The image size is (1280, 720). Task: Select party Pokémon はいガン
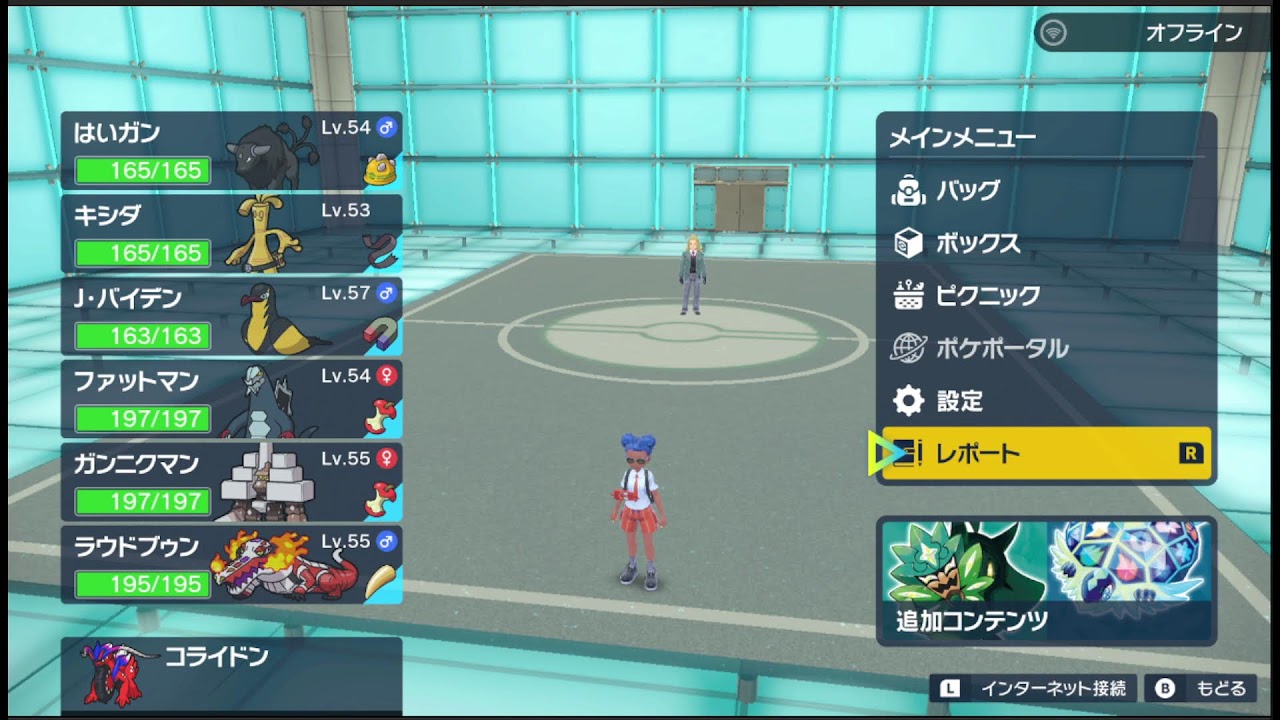click(x=231, y=152)
